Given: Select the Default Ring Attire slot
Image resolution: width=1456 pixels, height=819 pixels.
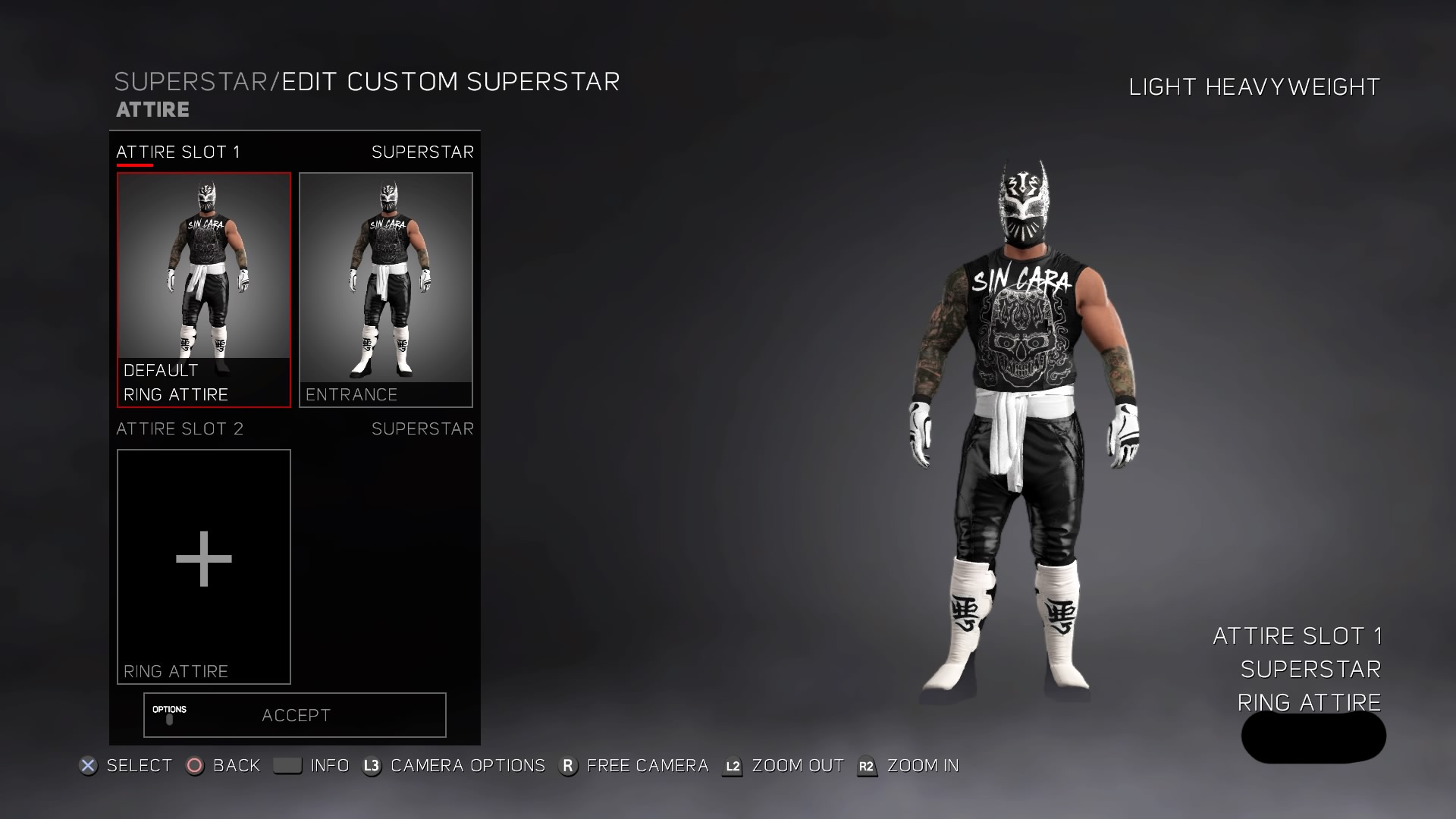Looking at the screenshot, I should tap(204, 288).
